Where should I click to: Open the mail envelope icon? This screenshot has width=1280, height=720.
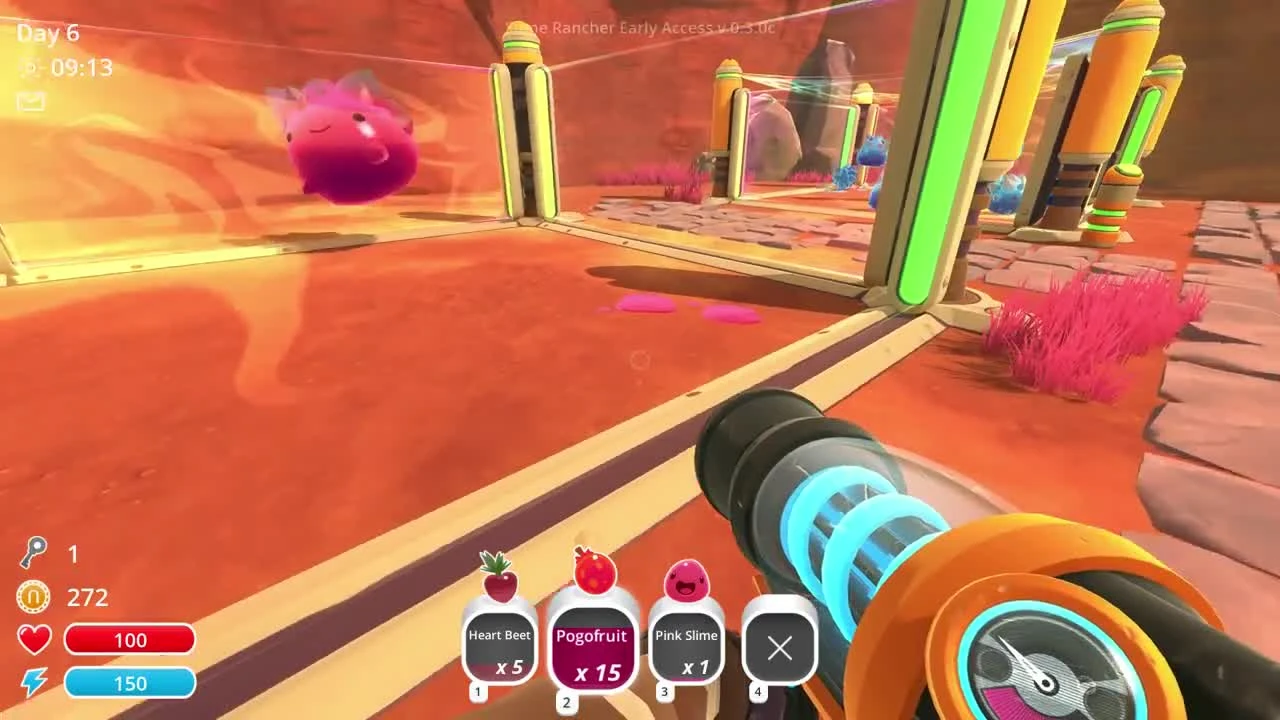[30, 102]
